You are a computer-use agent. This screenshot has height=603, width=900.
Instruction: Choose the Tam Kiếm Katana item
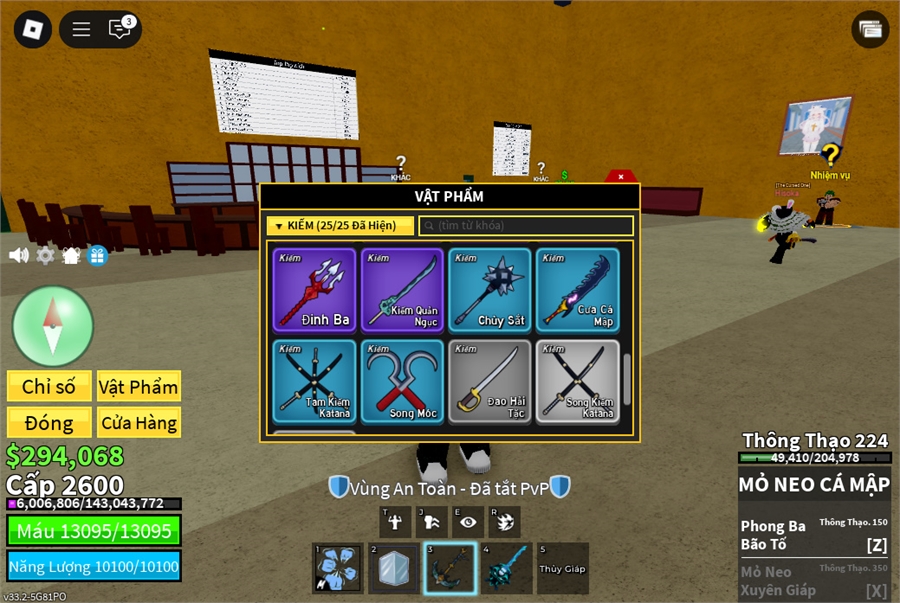(x=316, y=381)
